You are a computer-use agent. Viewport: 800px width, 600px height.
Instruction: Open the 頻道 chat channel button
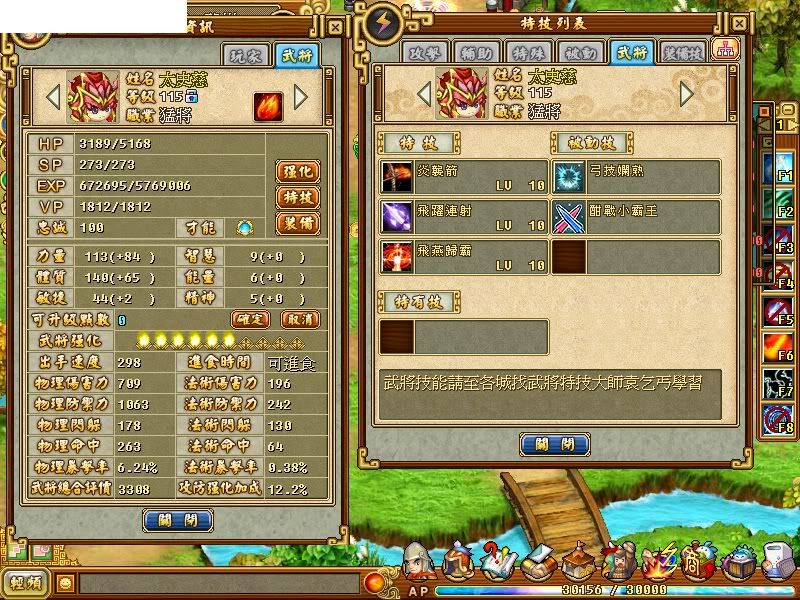point(27,583)
